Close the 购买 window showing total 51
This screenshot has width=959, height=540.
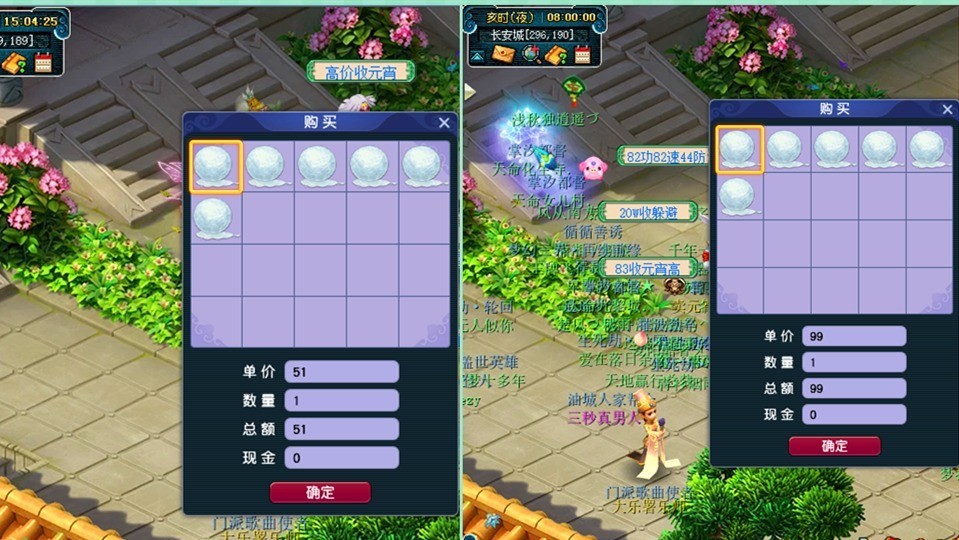pyautogui.click(x=444, y=123)
